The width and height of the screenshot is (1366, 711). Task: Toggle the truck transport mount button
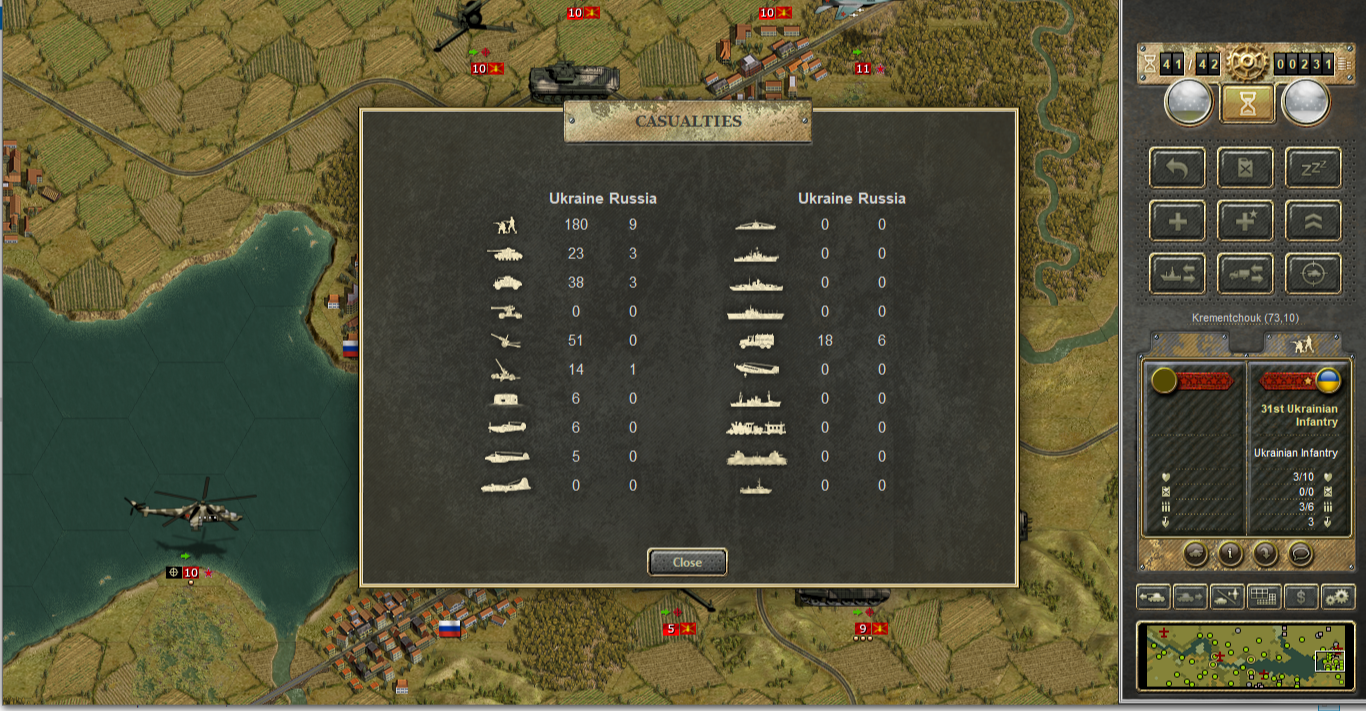point(1245,274)
